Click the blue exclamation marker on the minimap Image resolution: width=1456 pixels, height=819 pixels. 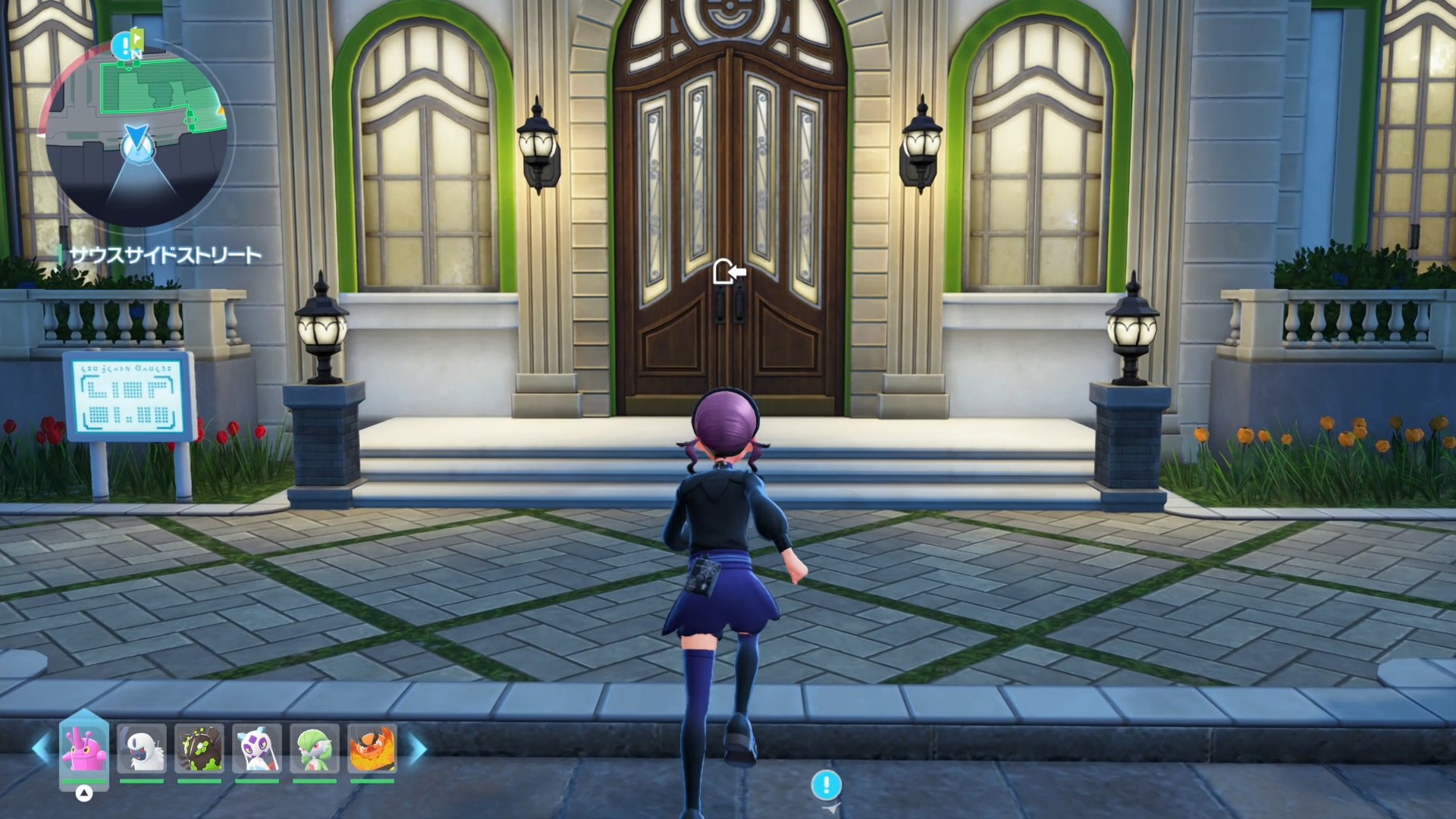click(121, 45)
